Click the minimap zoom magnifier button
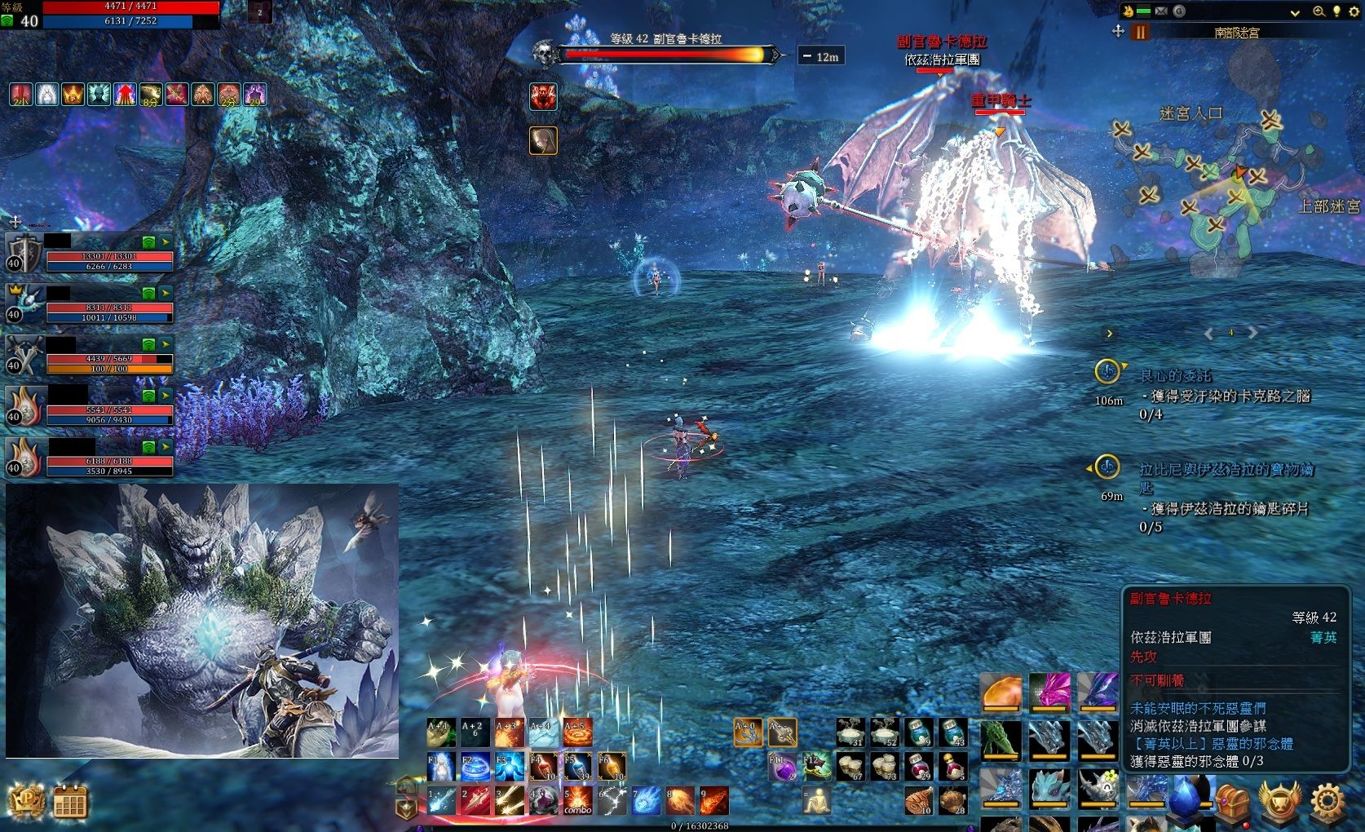The image size is (1365, 832). 1319,11
